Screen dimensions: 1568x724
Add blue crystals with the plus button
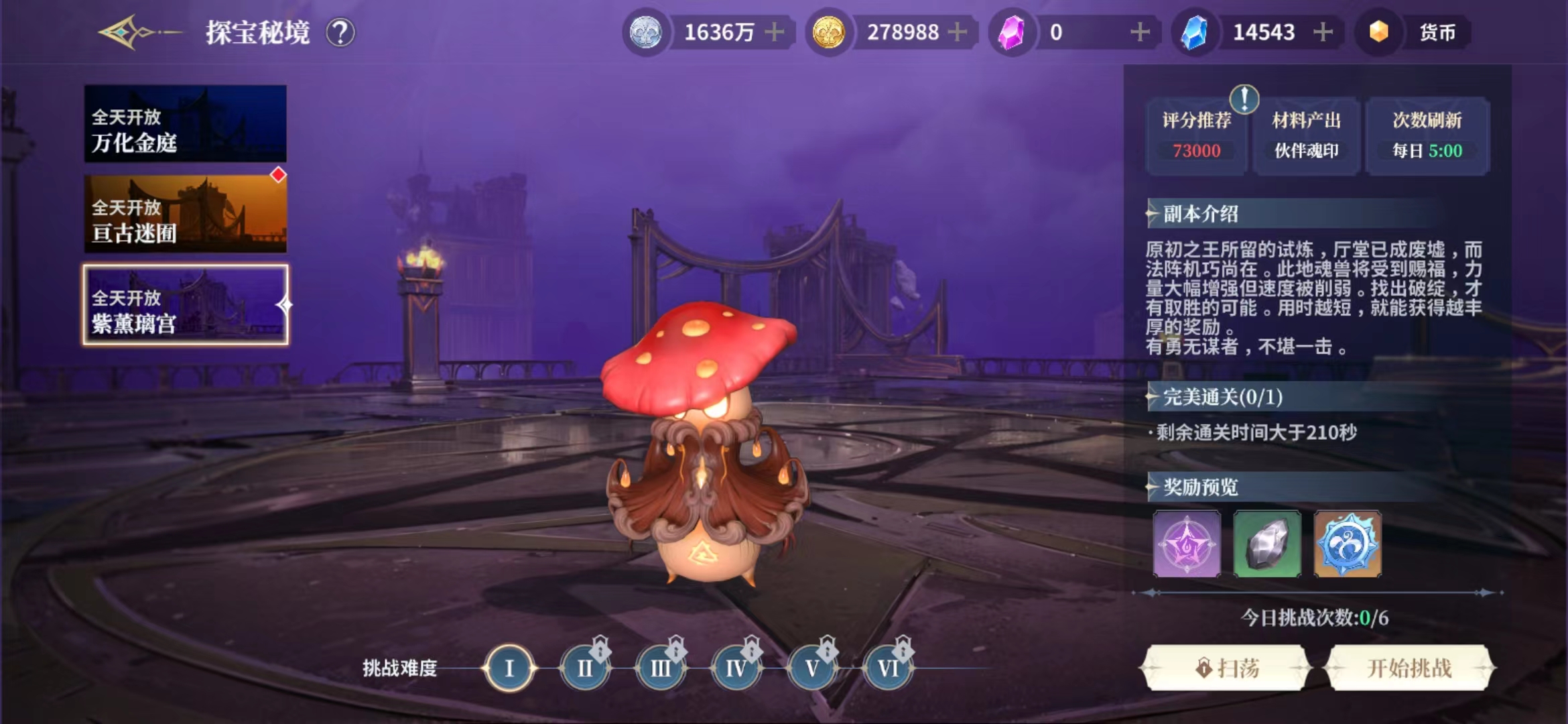pos(1323,32)
